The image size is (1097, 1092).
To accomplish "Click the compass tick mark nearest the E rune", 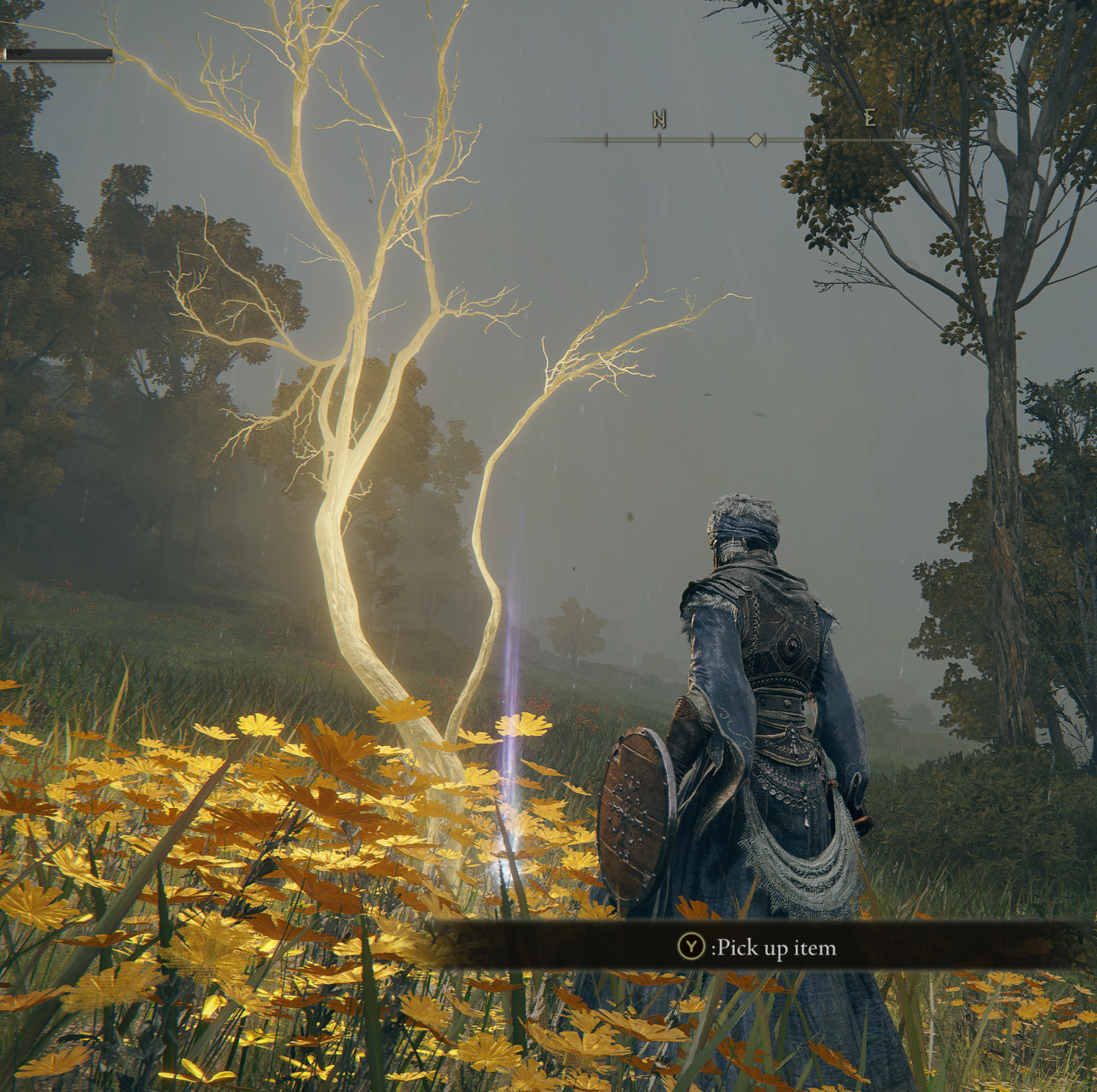I will 871,139.
